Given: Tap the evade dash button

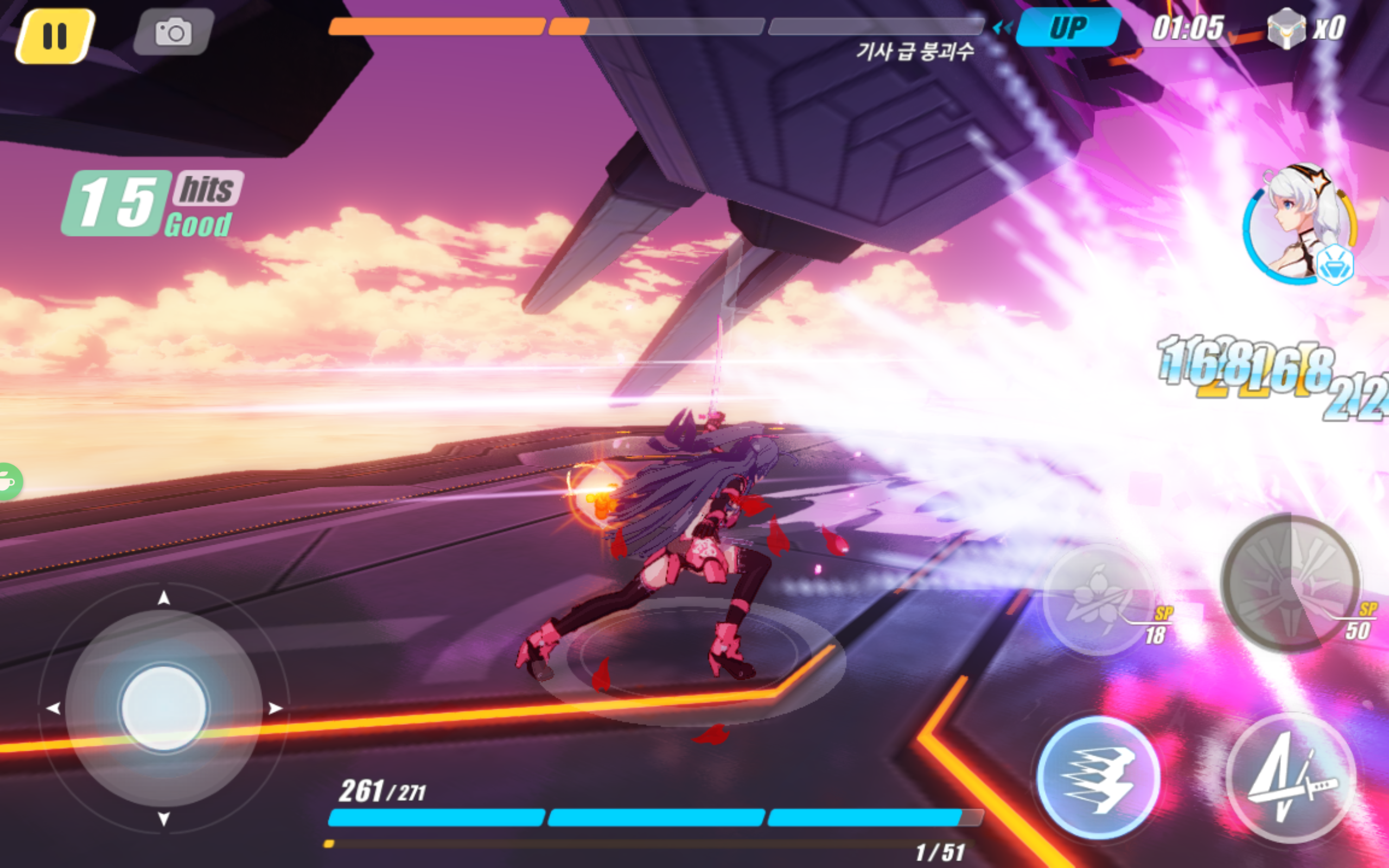Looking at the screenshot, I should pos(1098,778).
